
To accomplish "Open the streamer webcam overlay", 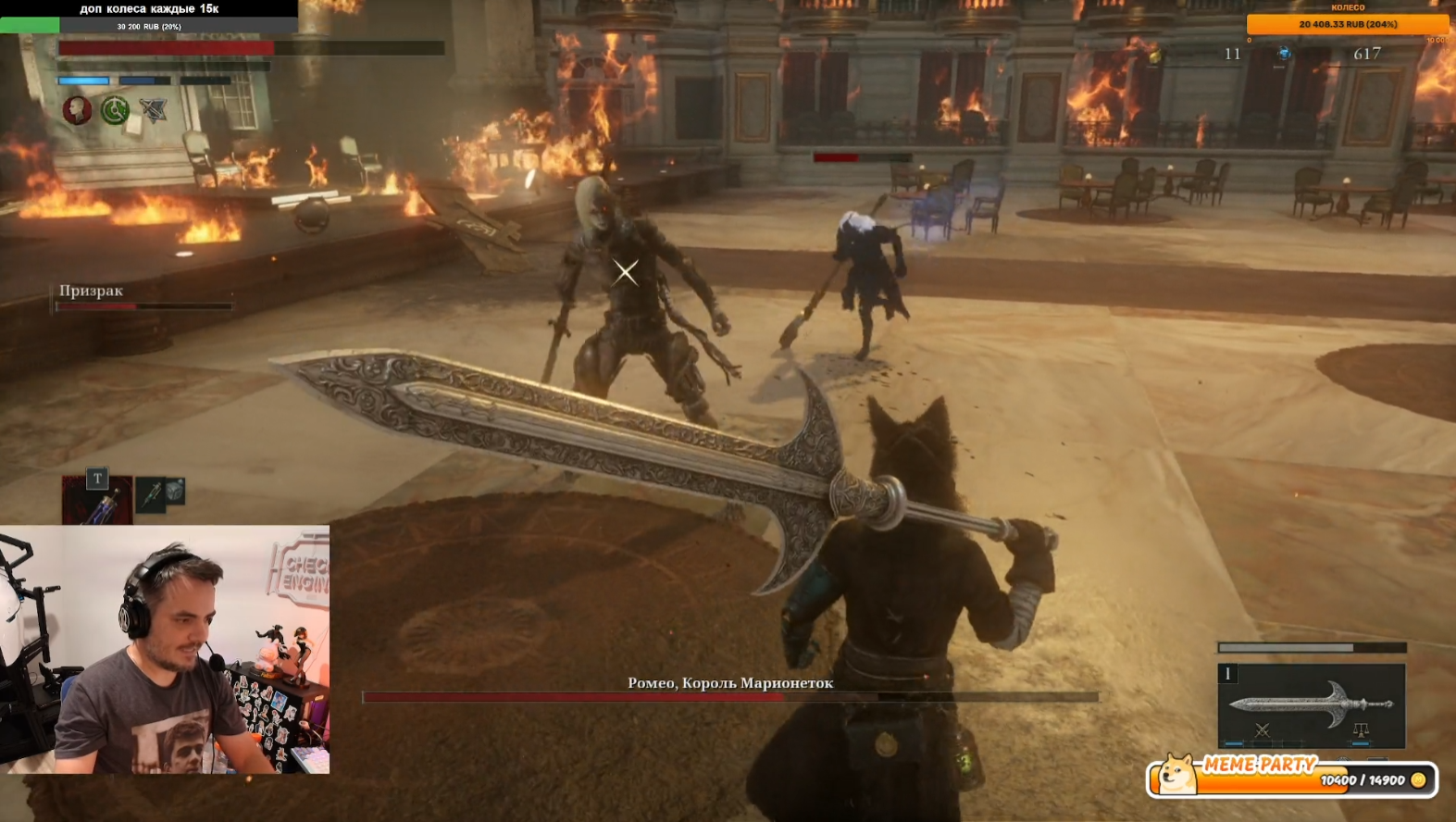I will (x=165, y=650).
